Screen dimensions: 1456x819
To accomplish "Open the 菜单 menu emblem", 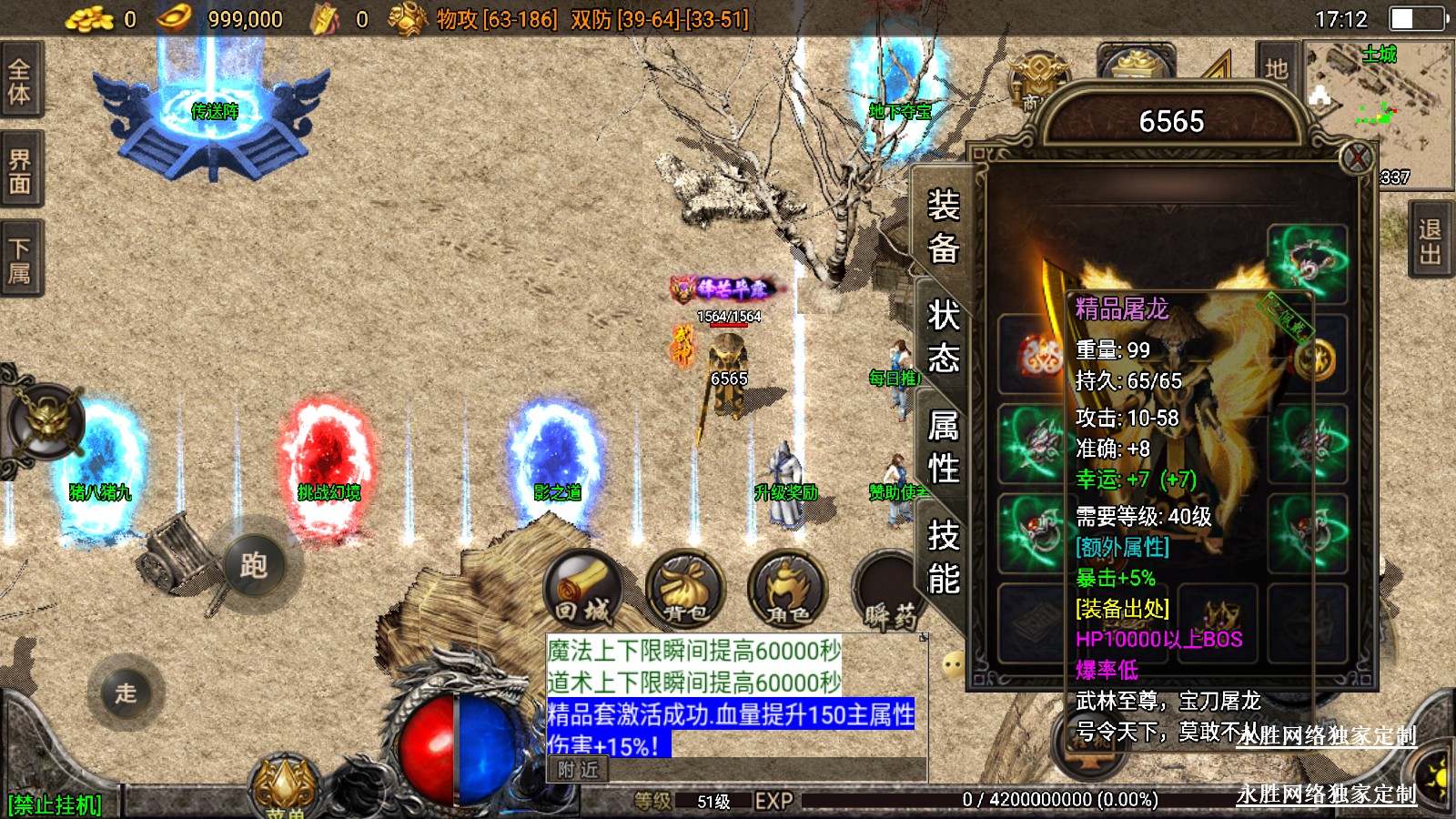I will [x=286, y=788].
